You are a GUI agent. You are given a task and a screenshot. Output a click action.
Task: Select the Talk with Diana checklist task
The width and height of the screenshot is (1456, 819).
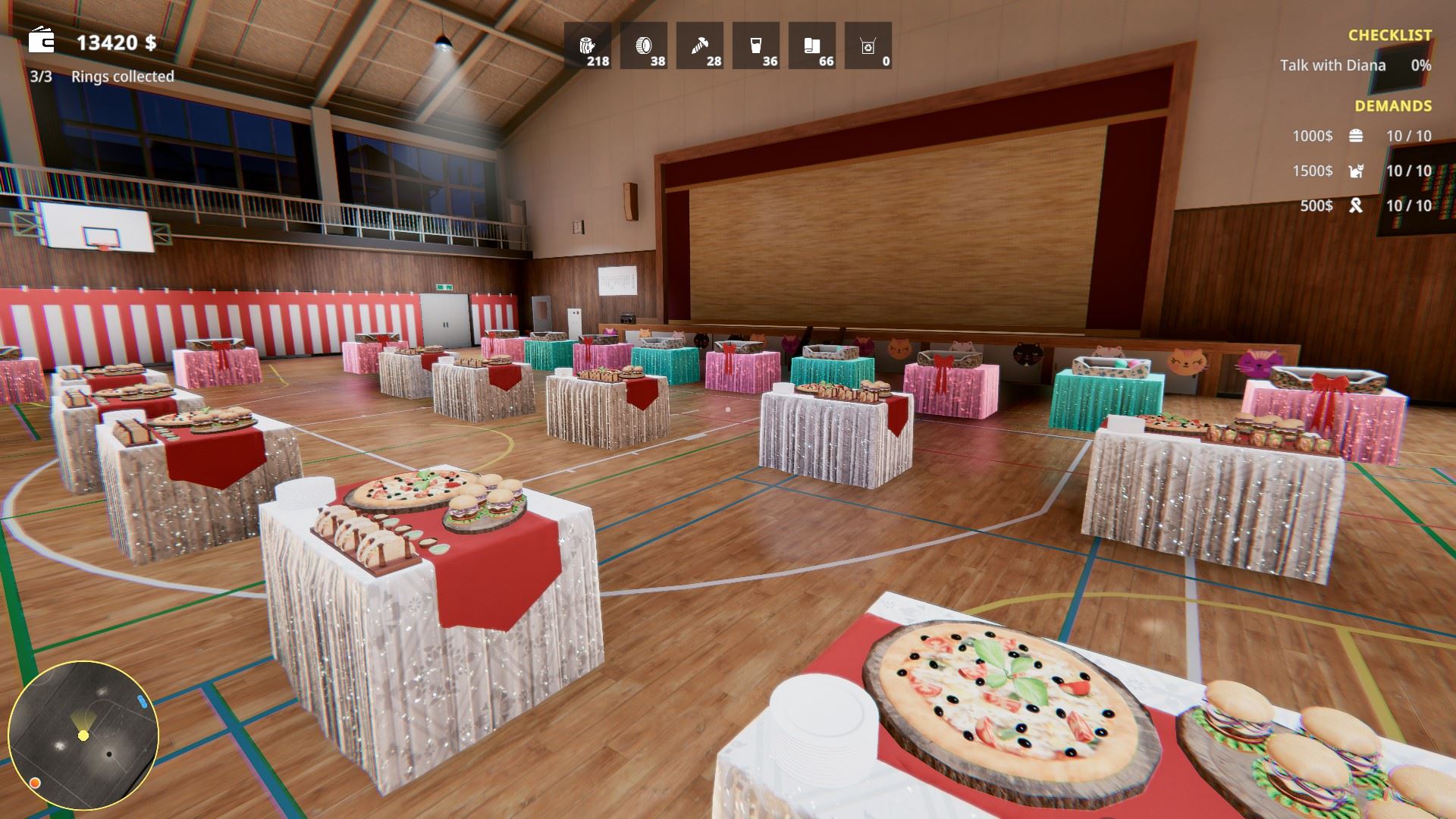tap(1332, 66)
